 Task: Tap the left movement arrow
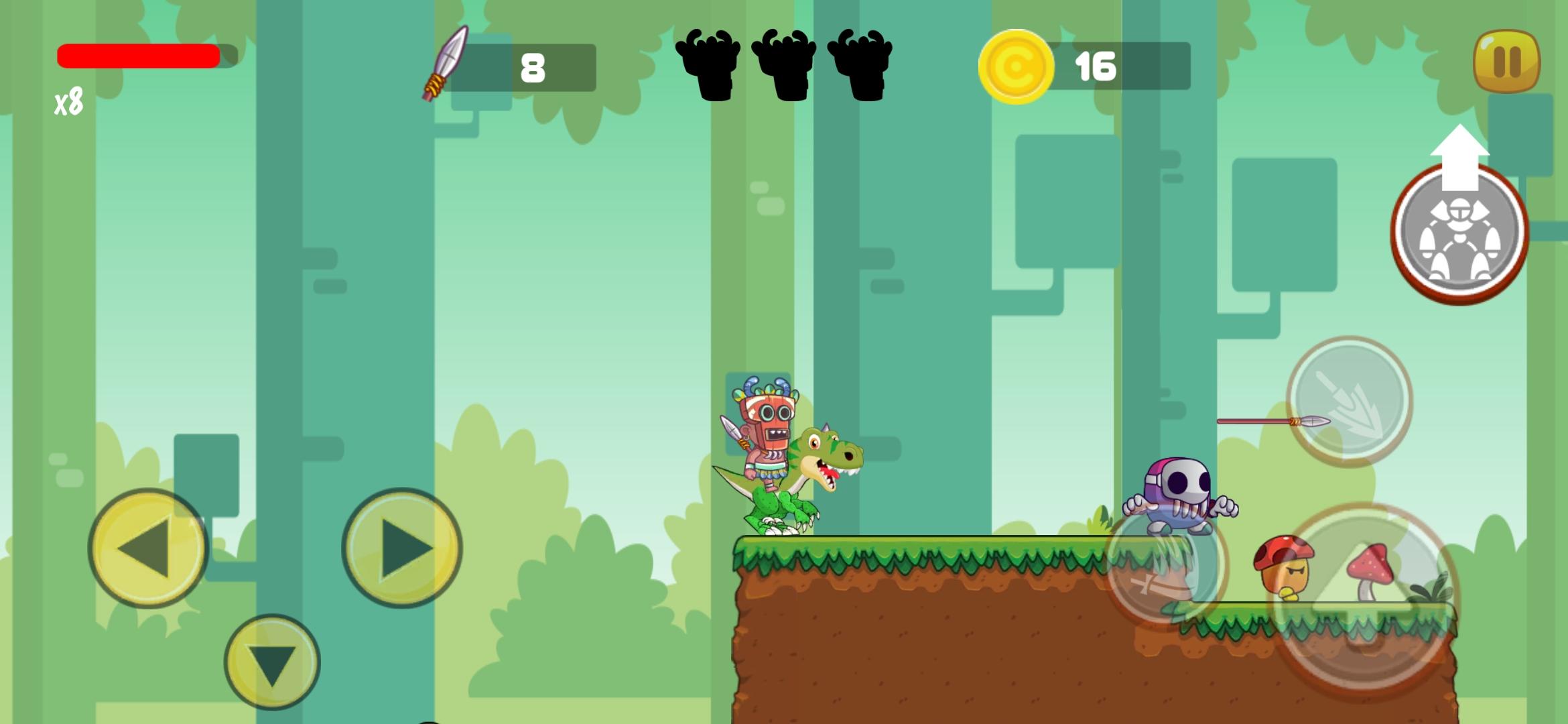[149, 546]
